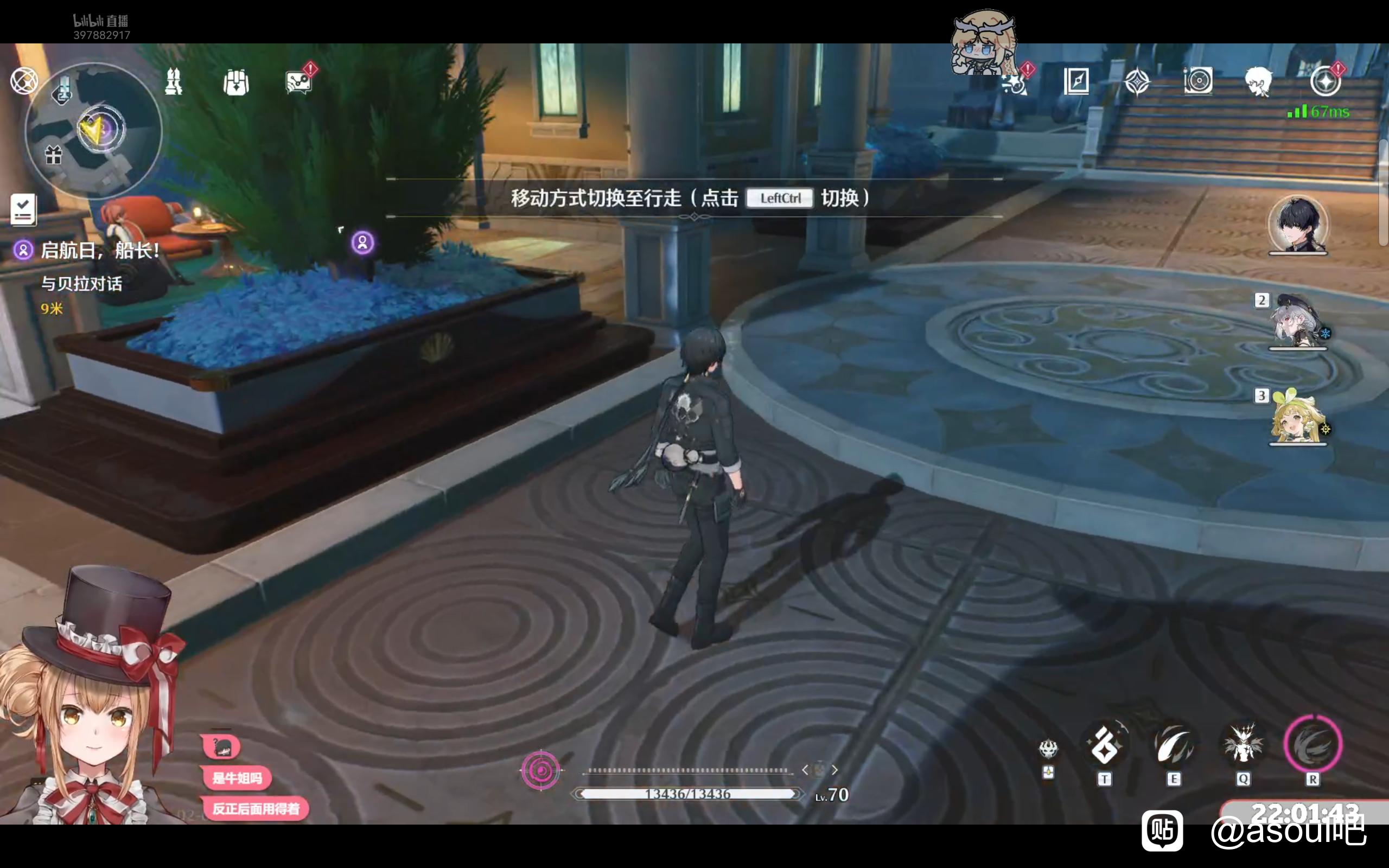This screenshot has height=868, width=1389.
Task: Open the chat bubble icon with red alert
Action: pyautogui.click(x=299, y=82)
